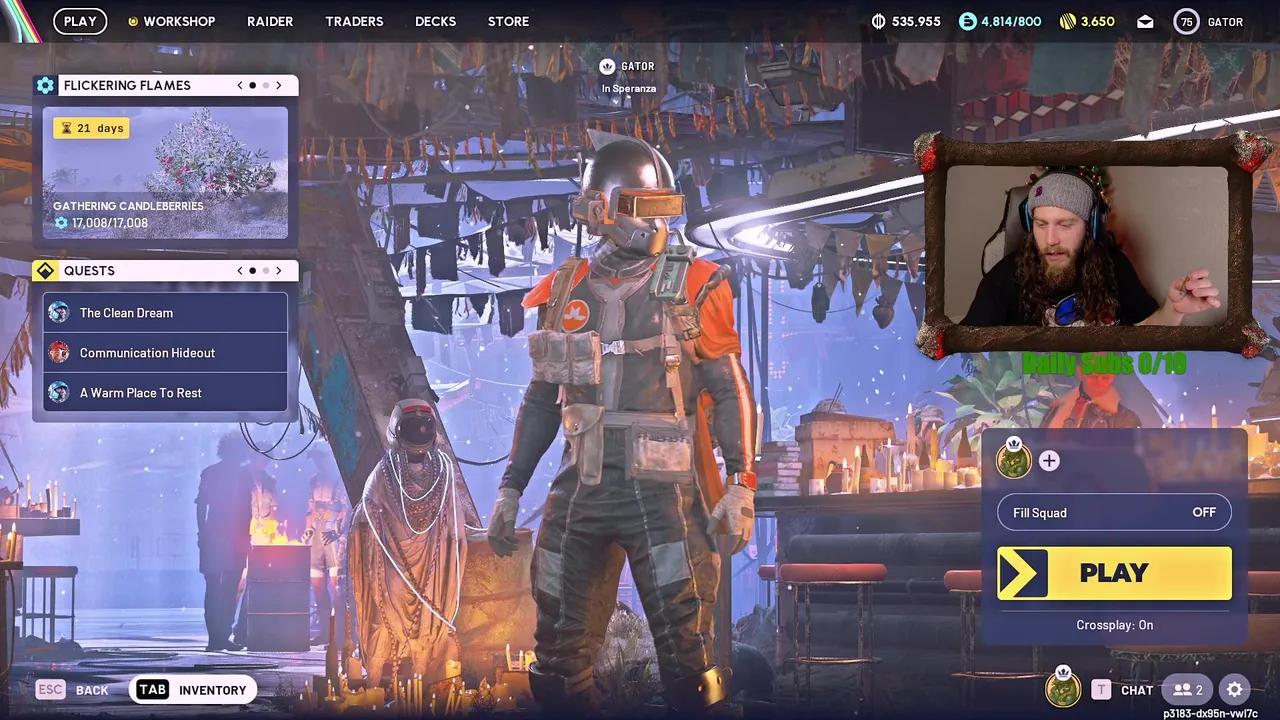Click left arrow on Quests panel
Viewport: 1280px width, 720px height.
(239, 270)
